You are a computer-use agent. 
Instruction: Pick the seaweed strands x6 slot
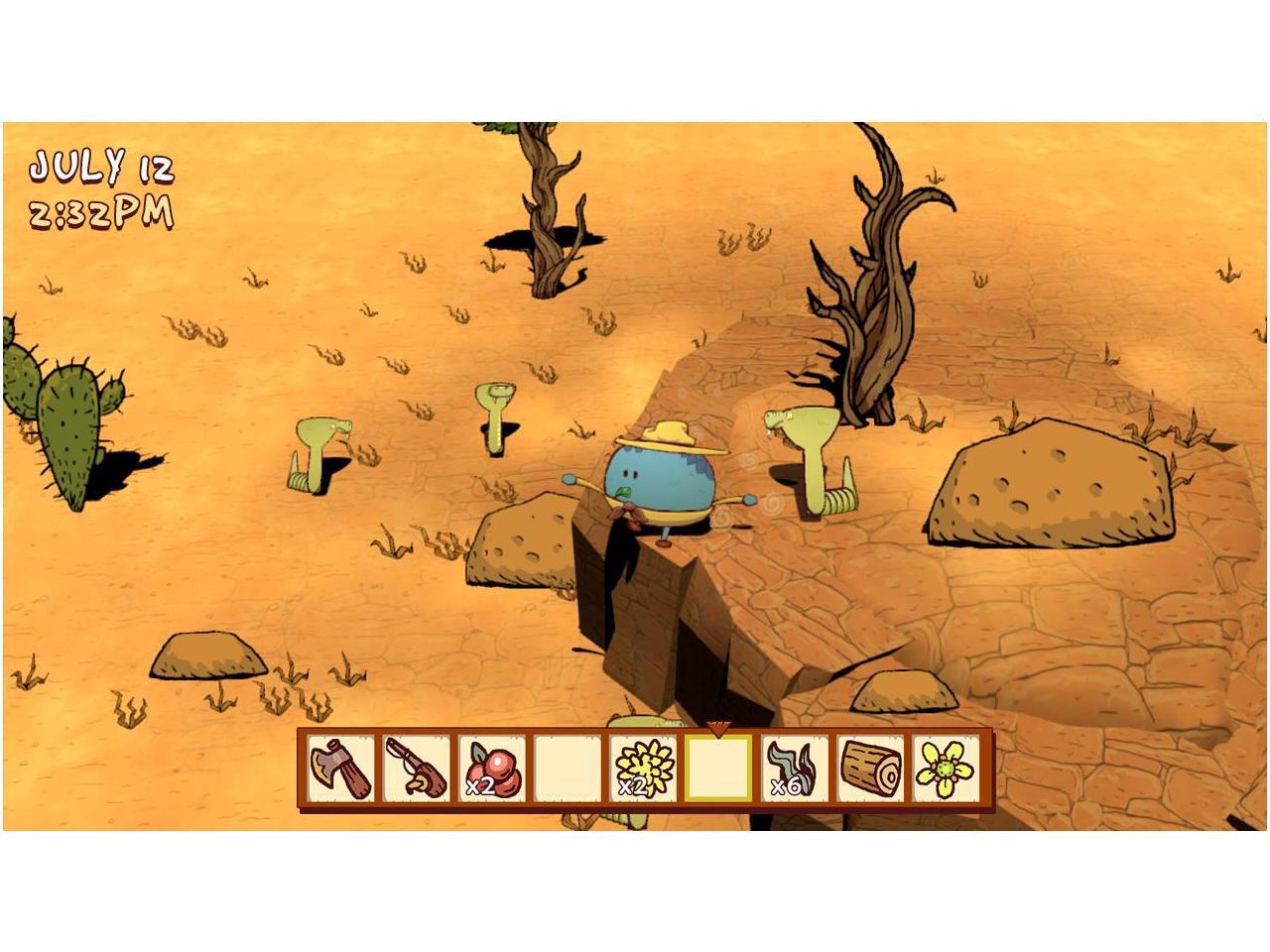tap(796, 769)
